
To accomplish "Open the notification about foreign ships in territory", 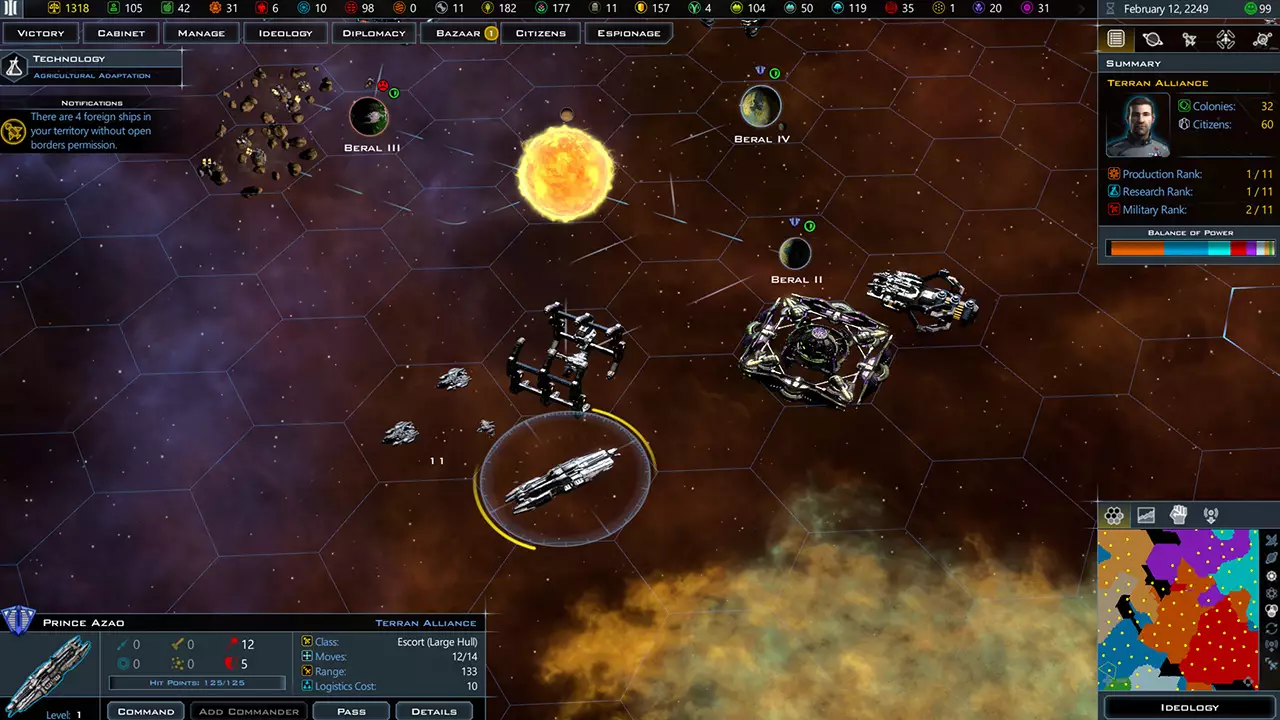I will 90,130.
